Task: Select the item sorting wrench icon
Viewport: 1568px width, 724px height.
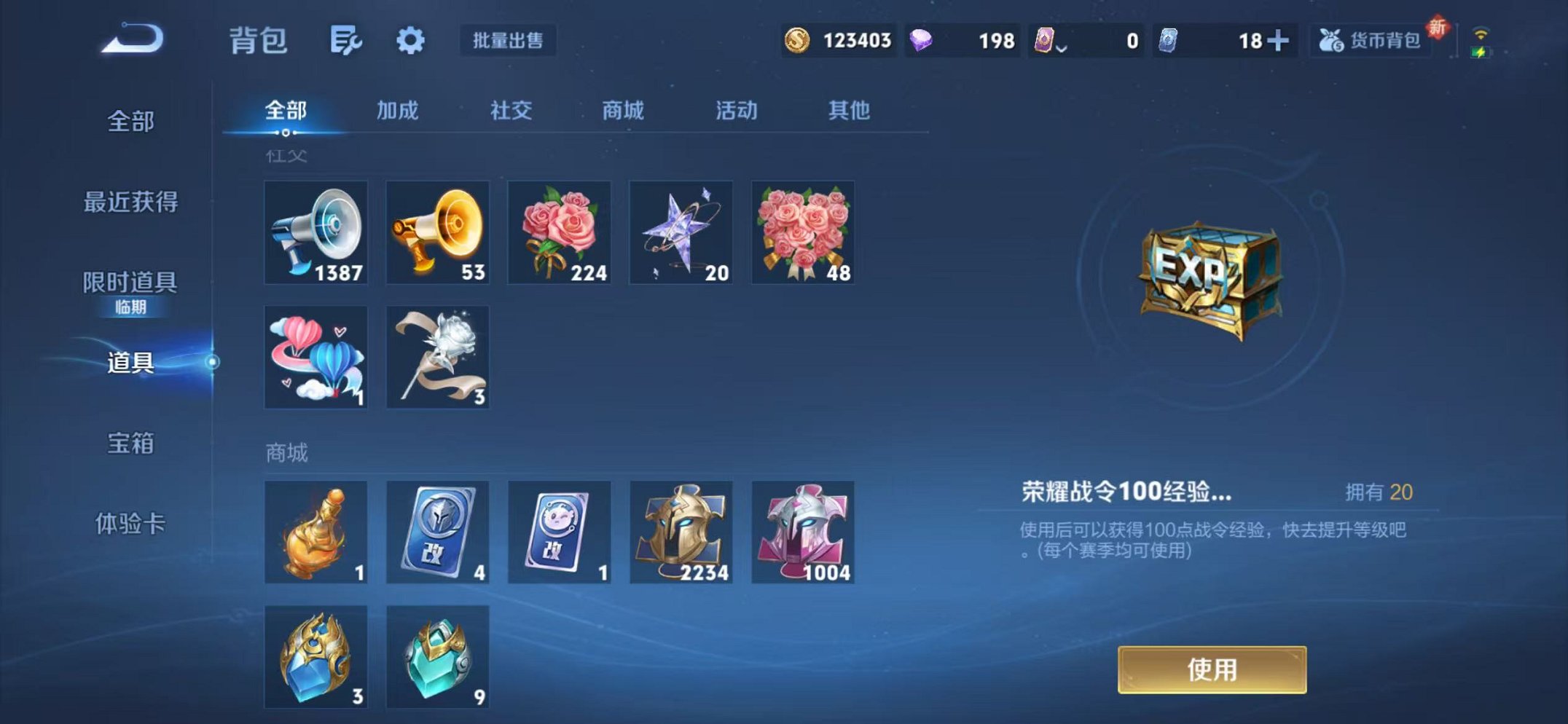Action: point(345,42)
